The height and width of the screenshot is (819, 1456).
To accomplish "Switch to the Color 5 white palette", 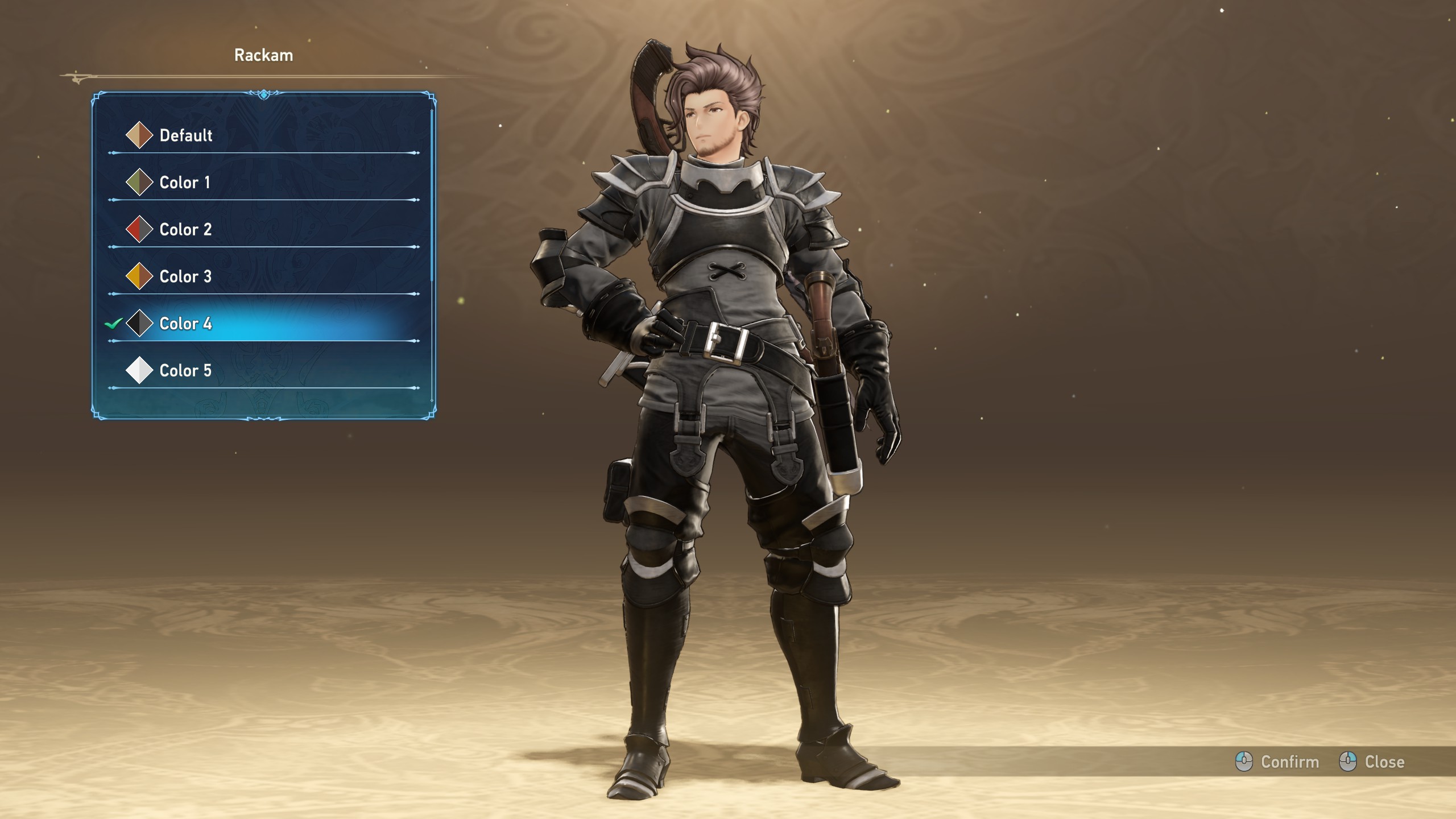I will tap(185, 371).
